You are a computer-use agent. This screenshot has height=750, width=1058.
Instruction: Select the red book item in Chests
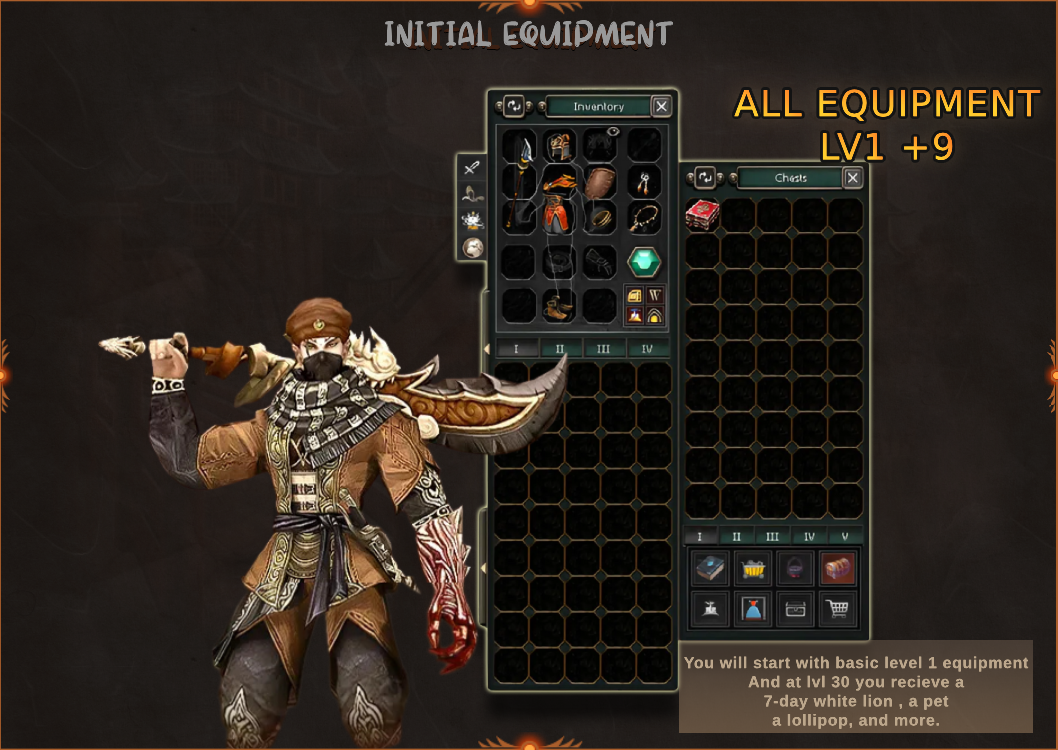click(703, 215)
